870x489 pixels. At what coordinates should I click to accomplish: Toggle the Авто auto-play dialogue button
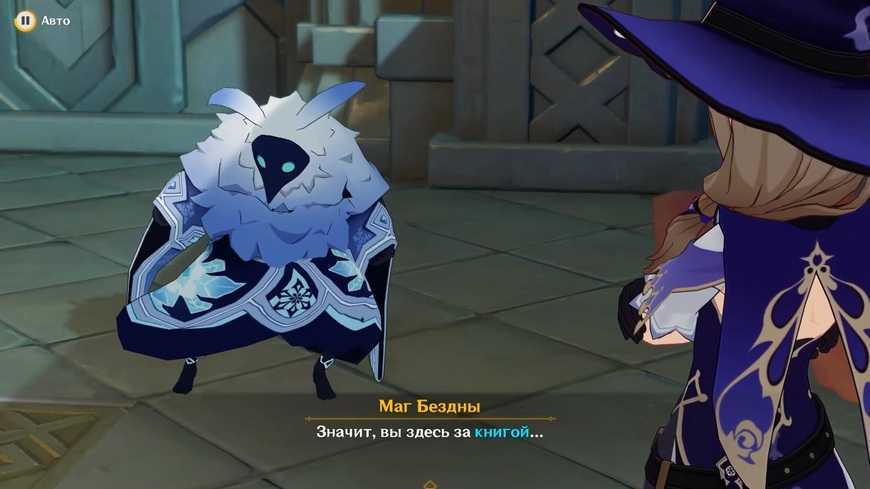pyautogui.click(x=25, y=20)
